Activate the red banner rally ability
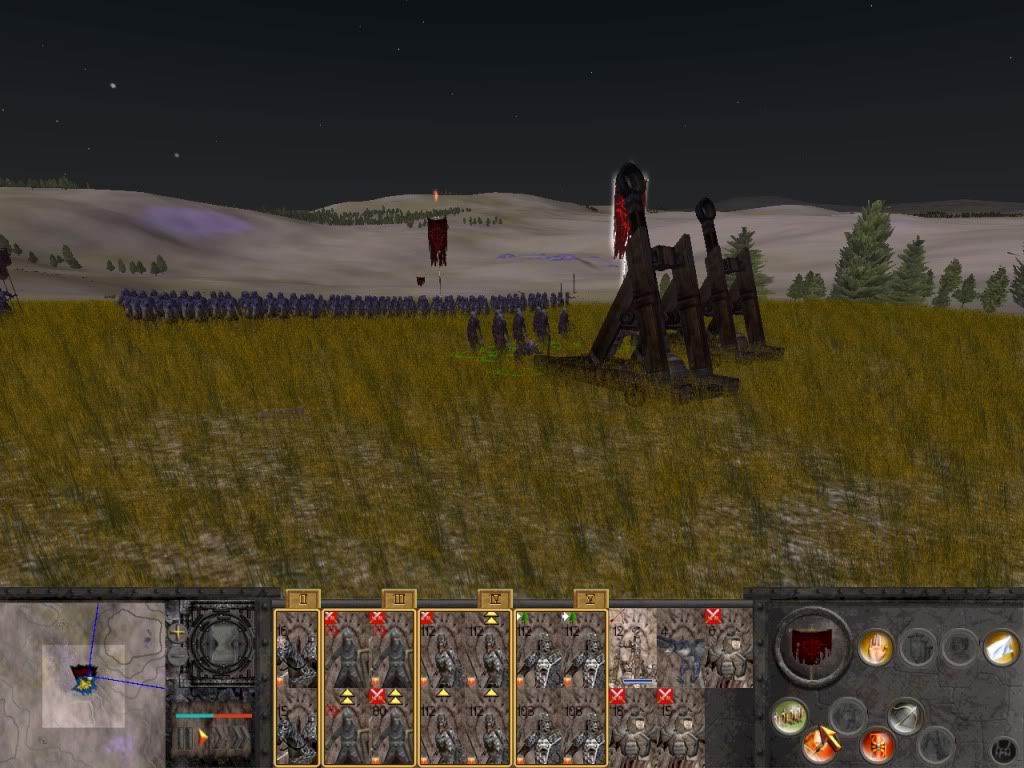The image size is (1024, 768). [877, 745]
